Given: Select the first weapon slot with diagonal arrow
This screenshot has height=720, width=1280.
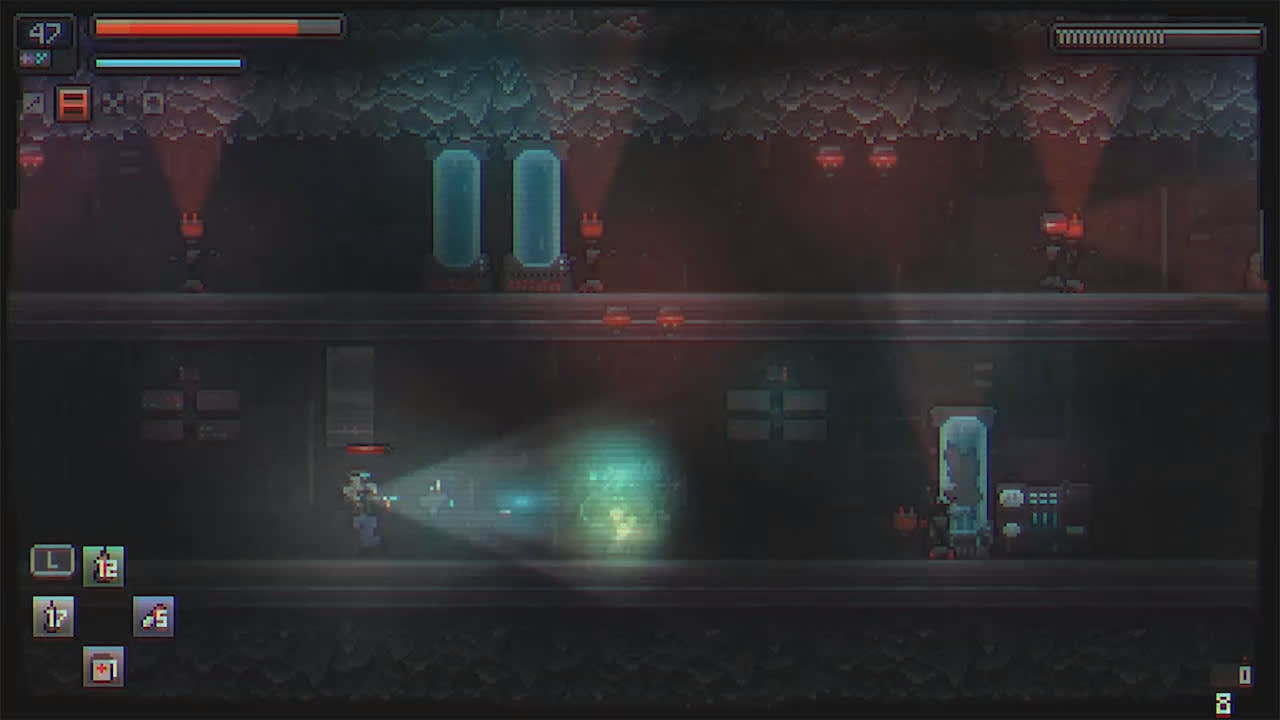Looking at the screenshot, I should point(35,102).
